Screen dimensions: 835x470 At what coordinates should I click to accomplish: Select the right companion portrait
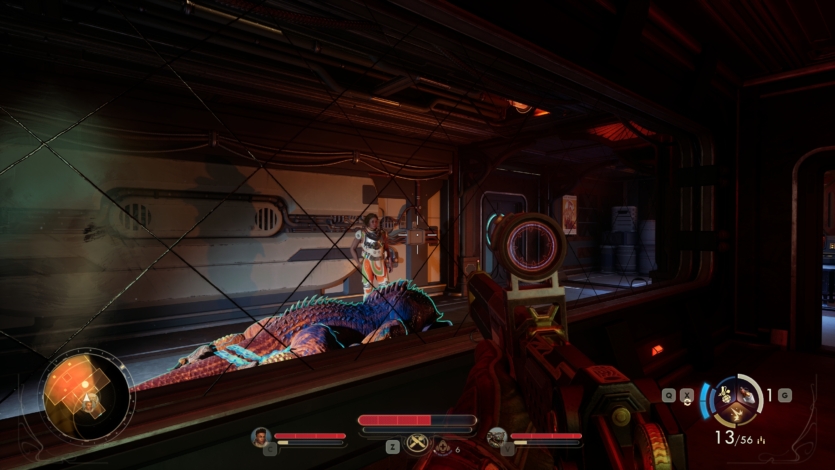click(497, 436)
